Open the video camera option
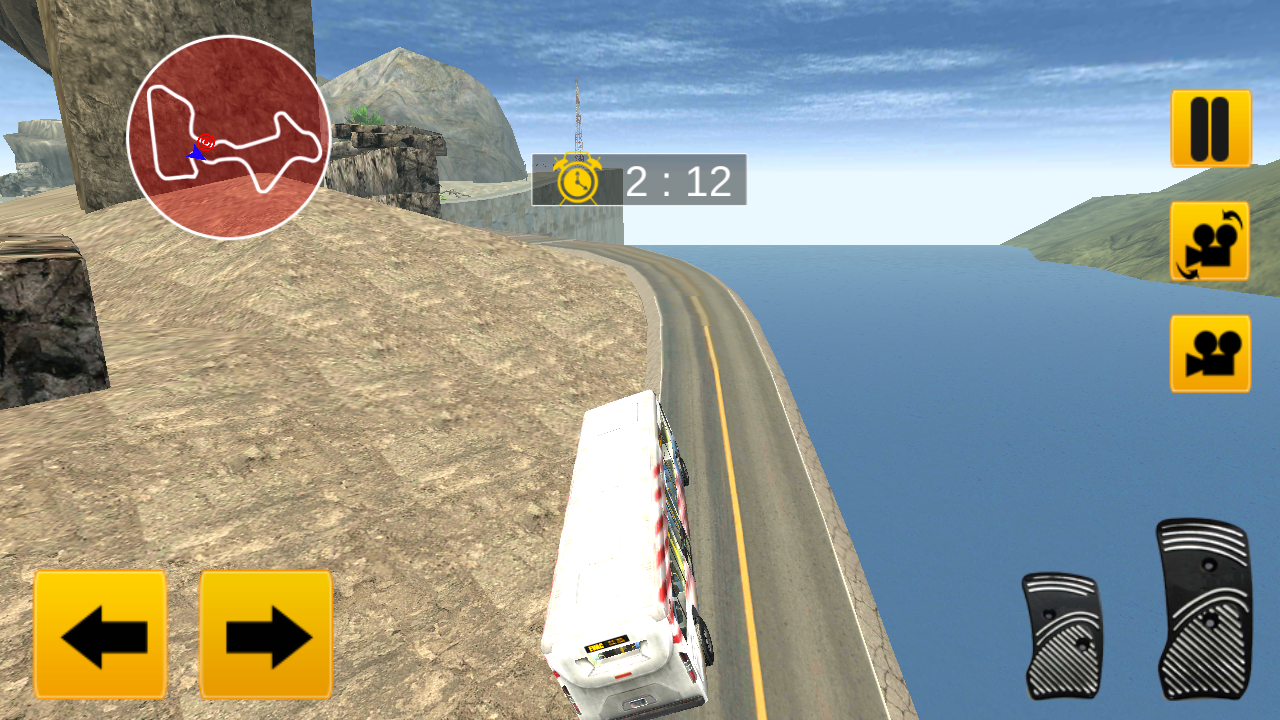This screenshot has width=1280, height=720. (x=1211, y=353)
